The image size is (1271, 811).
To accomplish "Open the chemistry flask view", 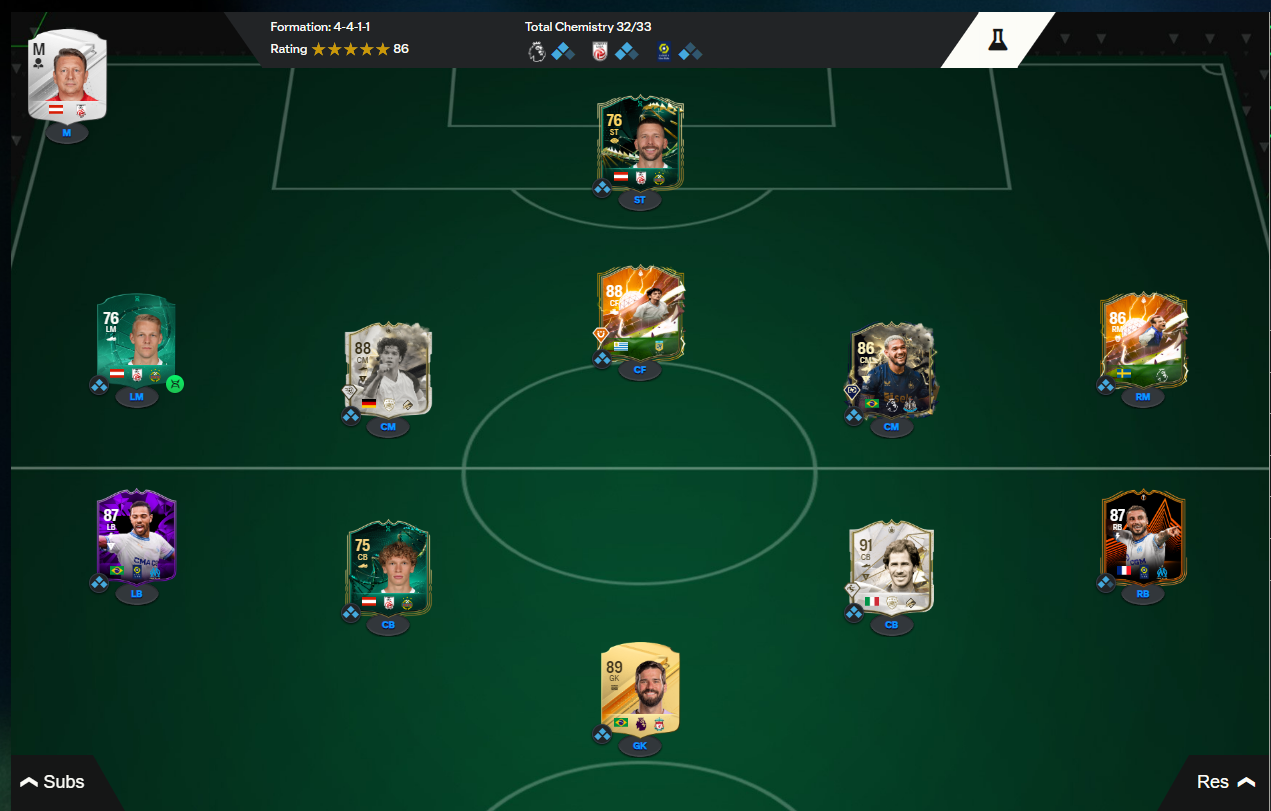I will [x=997, y=39].
